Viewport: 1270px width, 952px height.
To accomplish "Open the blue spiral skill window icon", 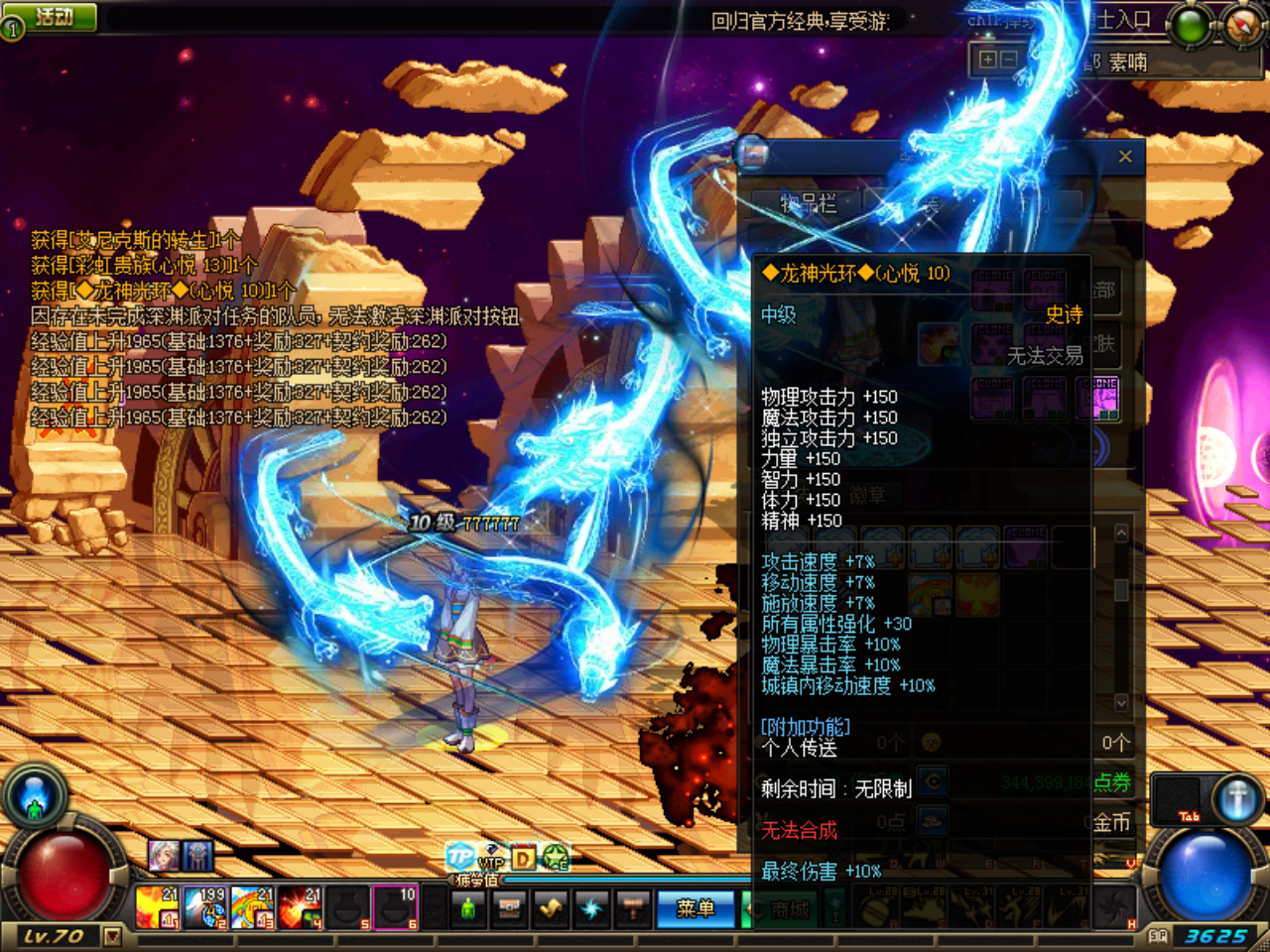I will click(x=592, y=909).
